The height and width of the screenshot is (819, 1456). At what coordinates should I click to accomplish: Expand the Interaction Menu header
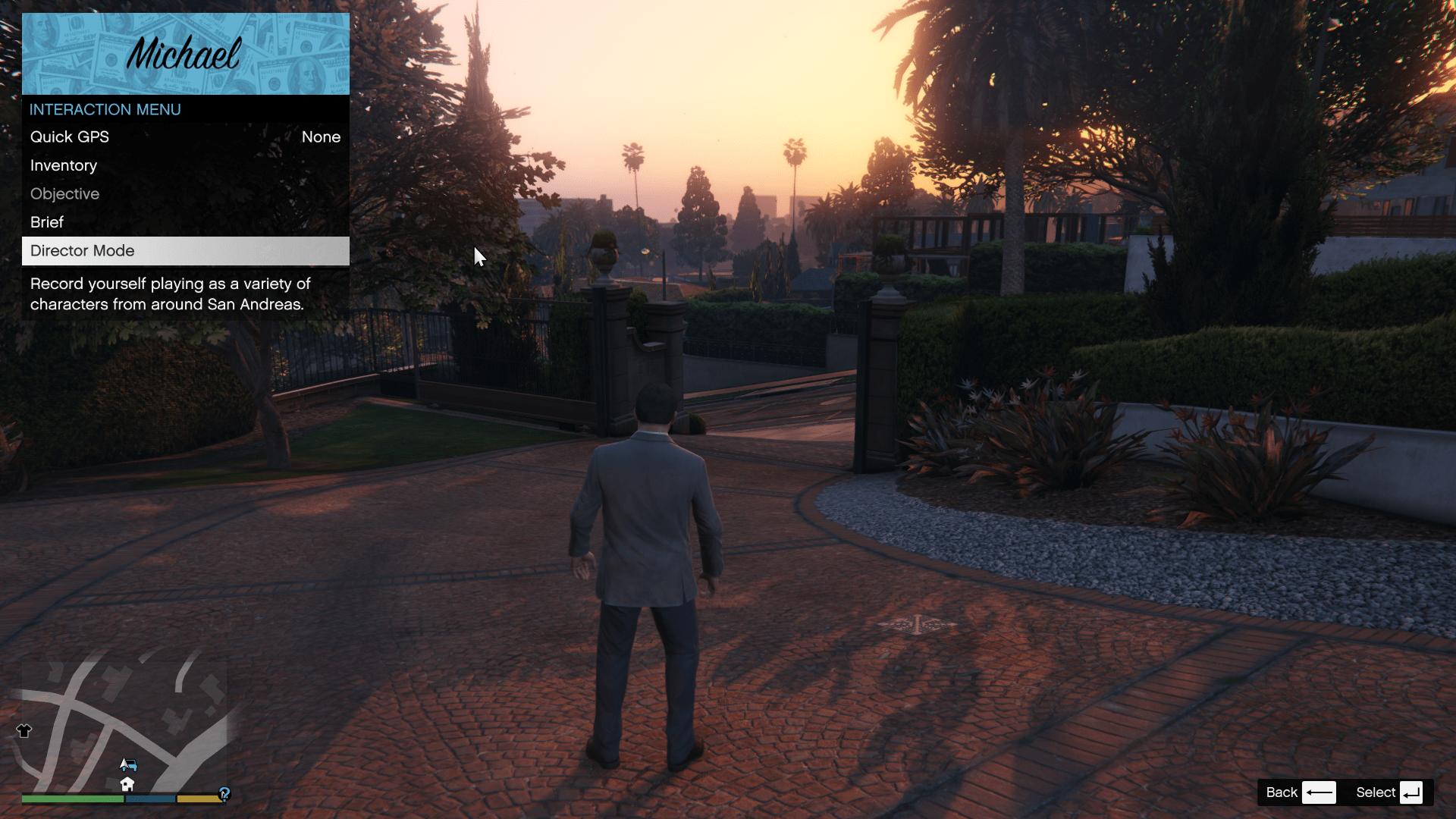105,109
